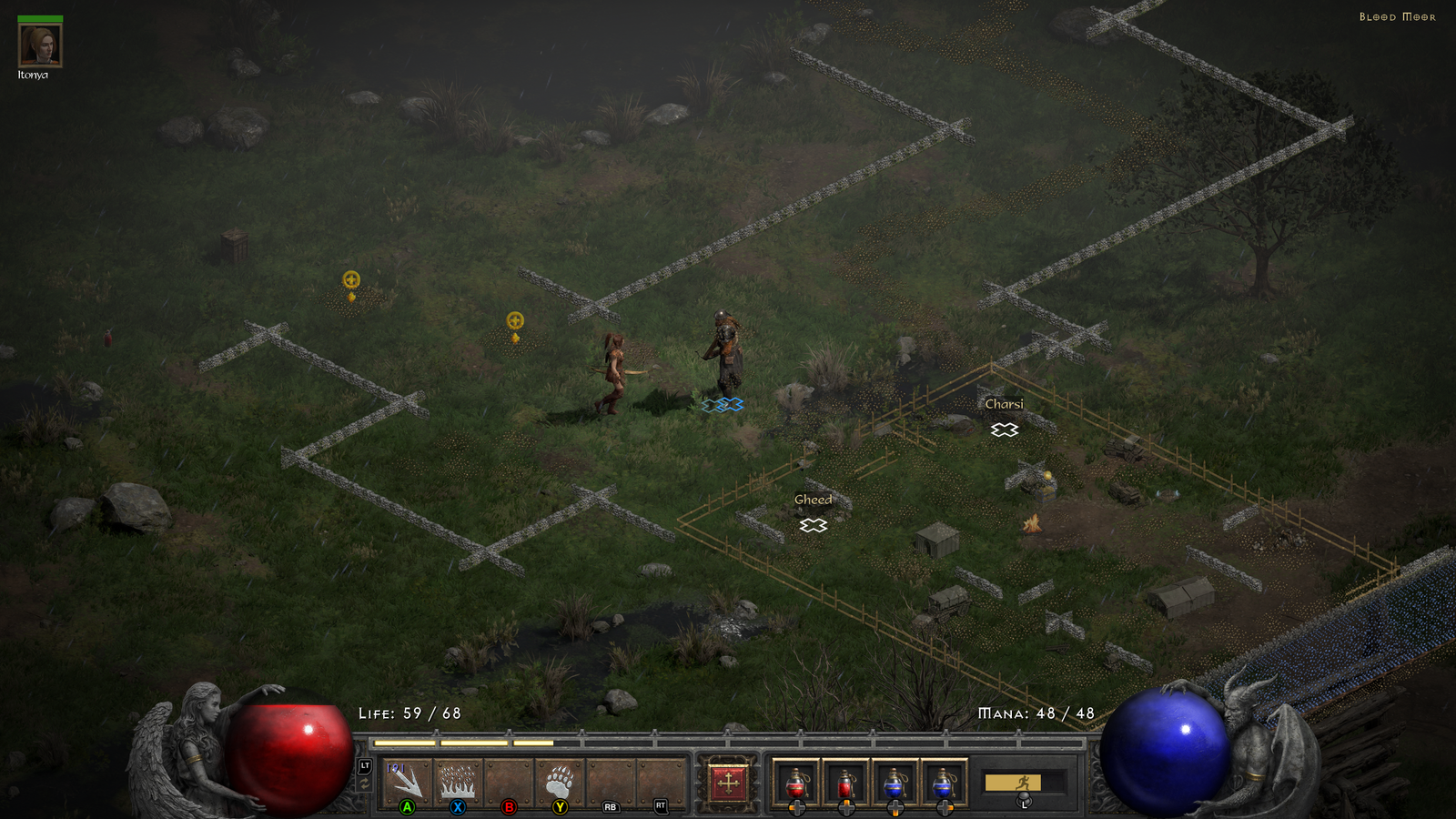Click the weapon swap arrows icon
1456x819 pixels.
[x=364, y=784]
